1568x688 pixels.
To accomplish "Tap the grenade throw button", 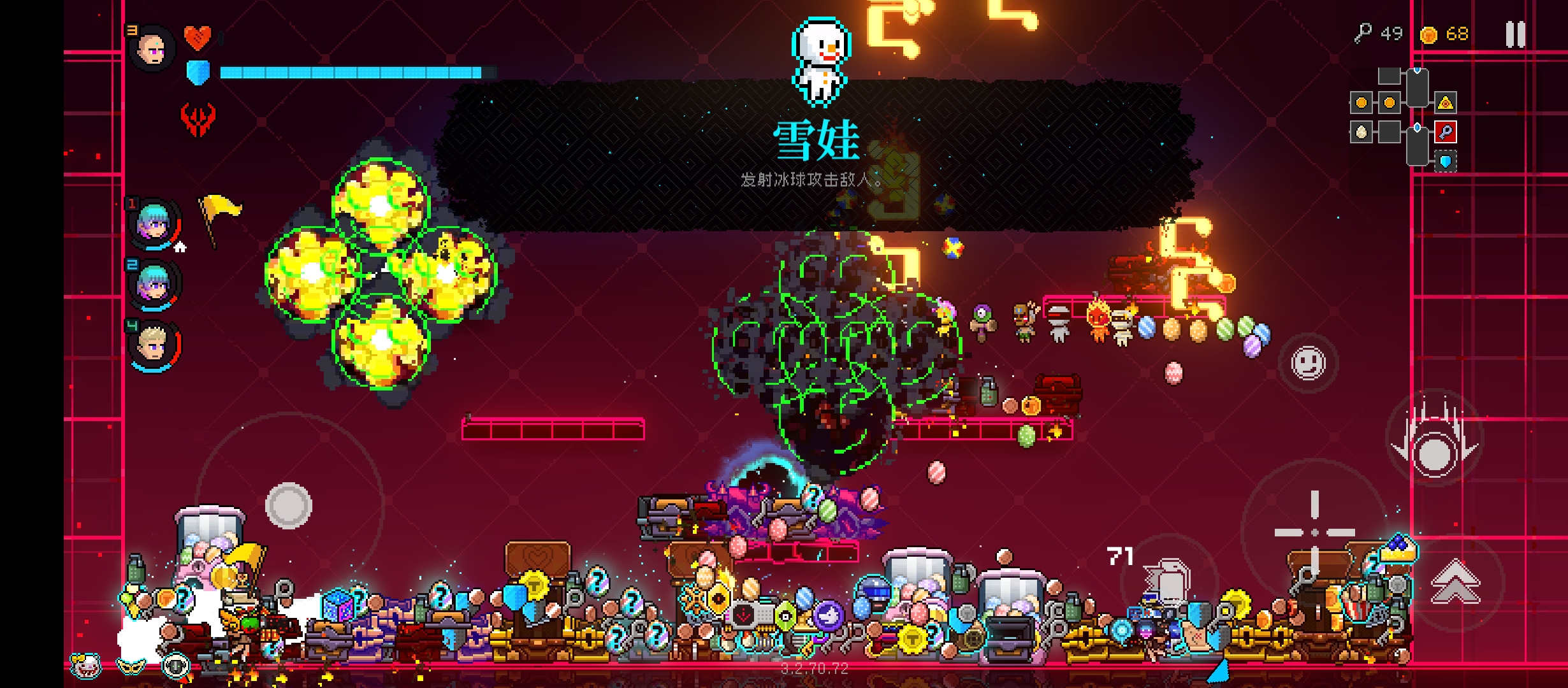I will pos(1168,581).
